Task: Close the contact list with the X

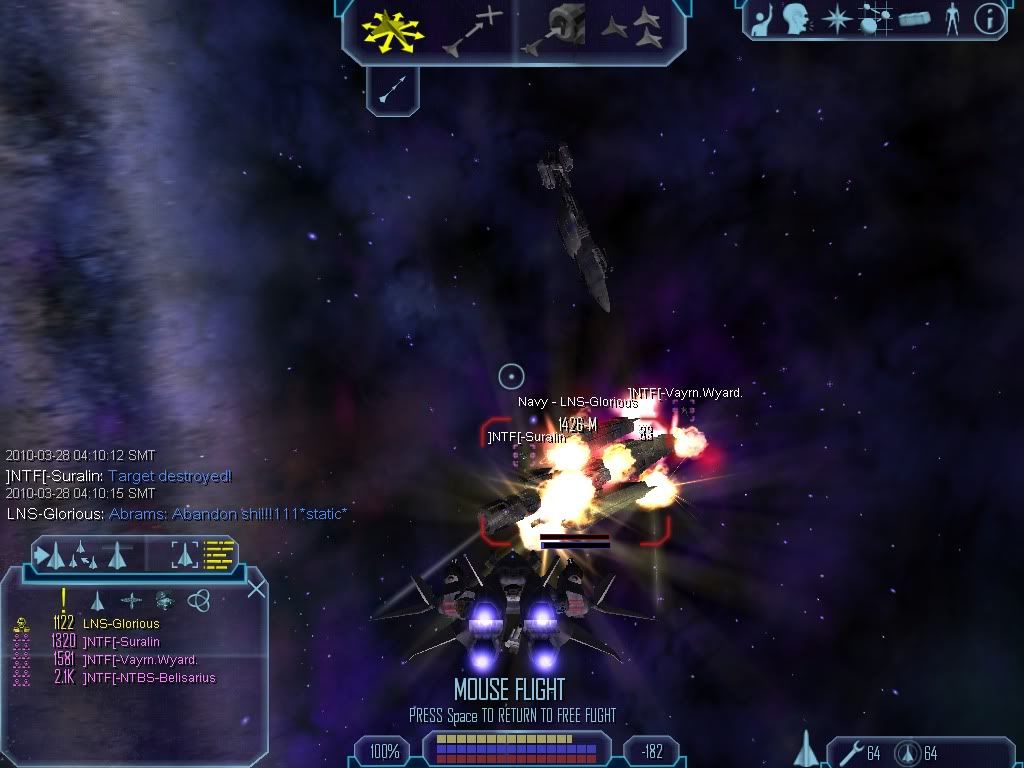Action: tap(256, 589)
